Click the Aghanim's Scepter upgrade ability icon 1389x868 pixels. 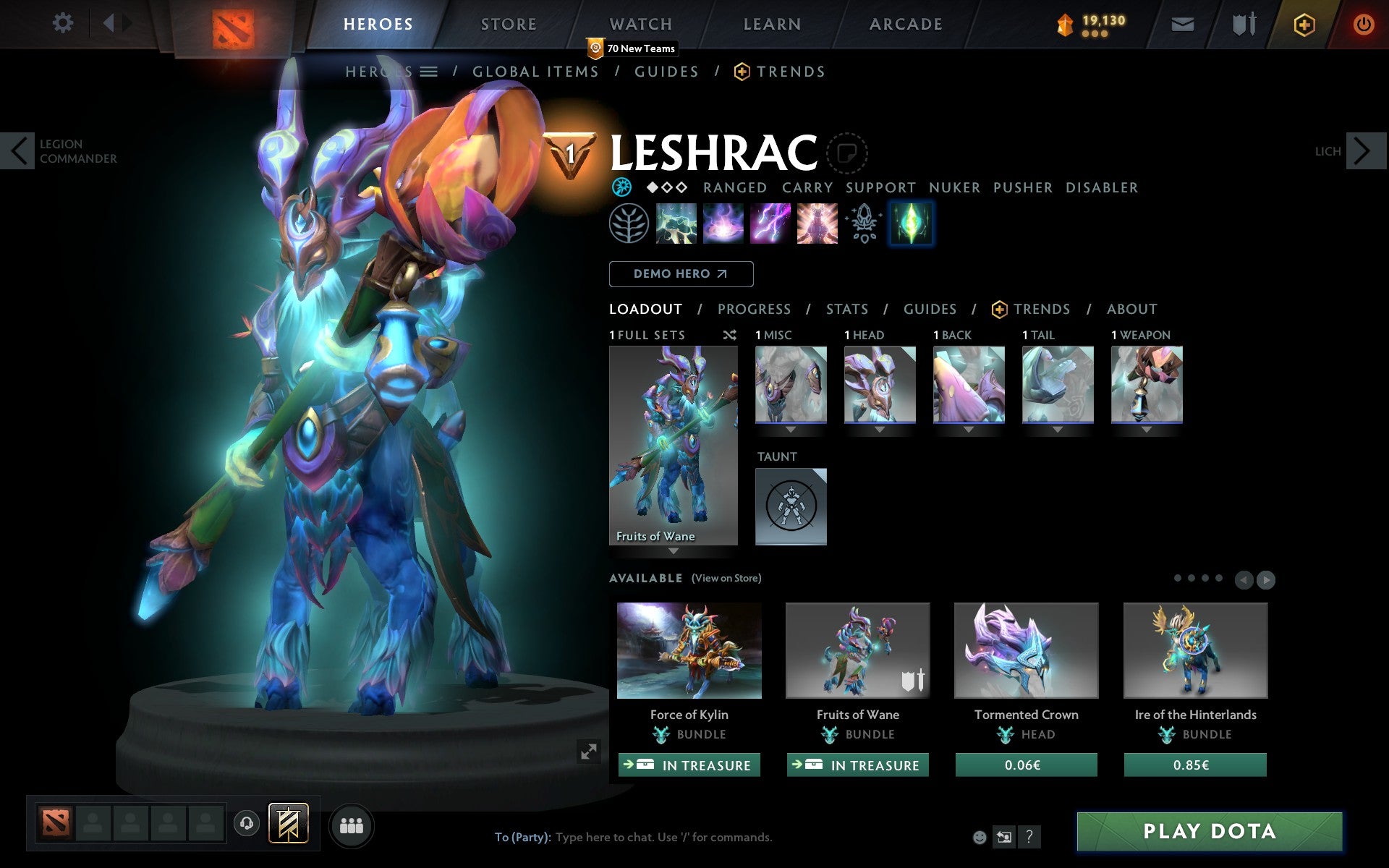(864, 224)
